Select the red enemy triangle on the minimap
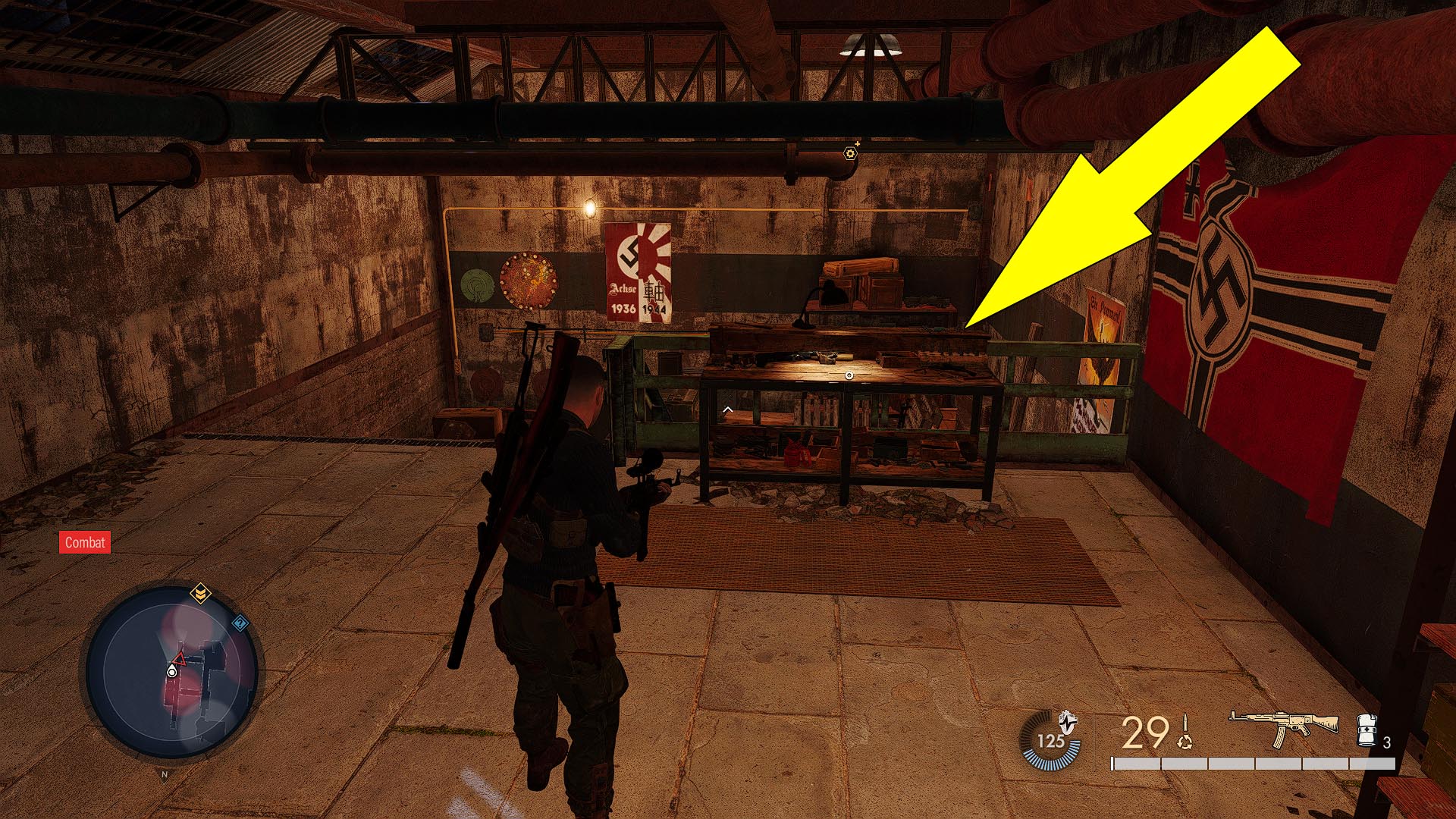1456x819 pixels. (180, 660)
